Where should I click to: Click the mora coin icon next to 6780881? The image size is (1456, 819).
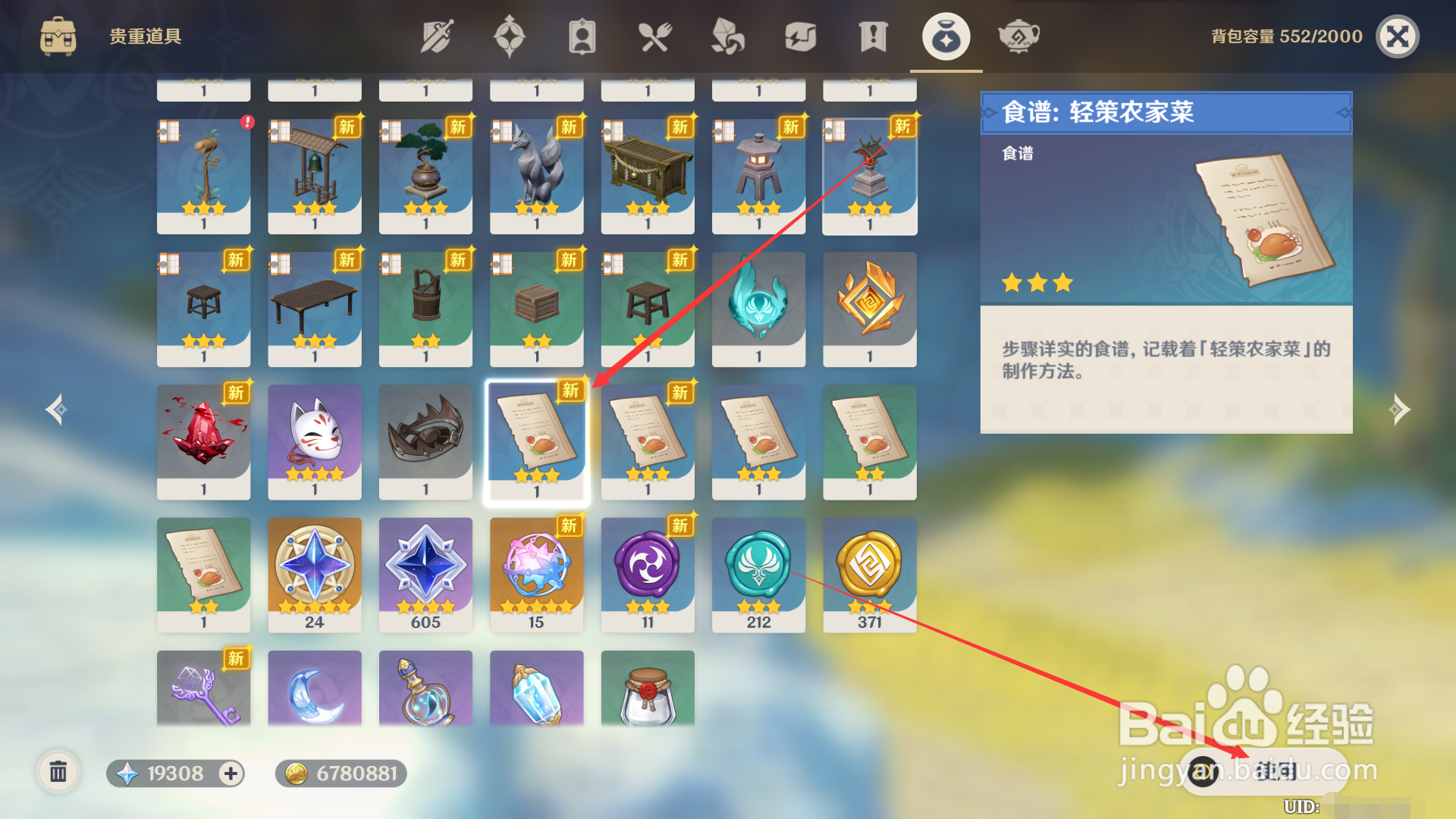[296, 773]
